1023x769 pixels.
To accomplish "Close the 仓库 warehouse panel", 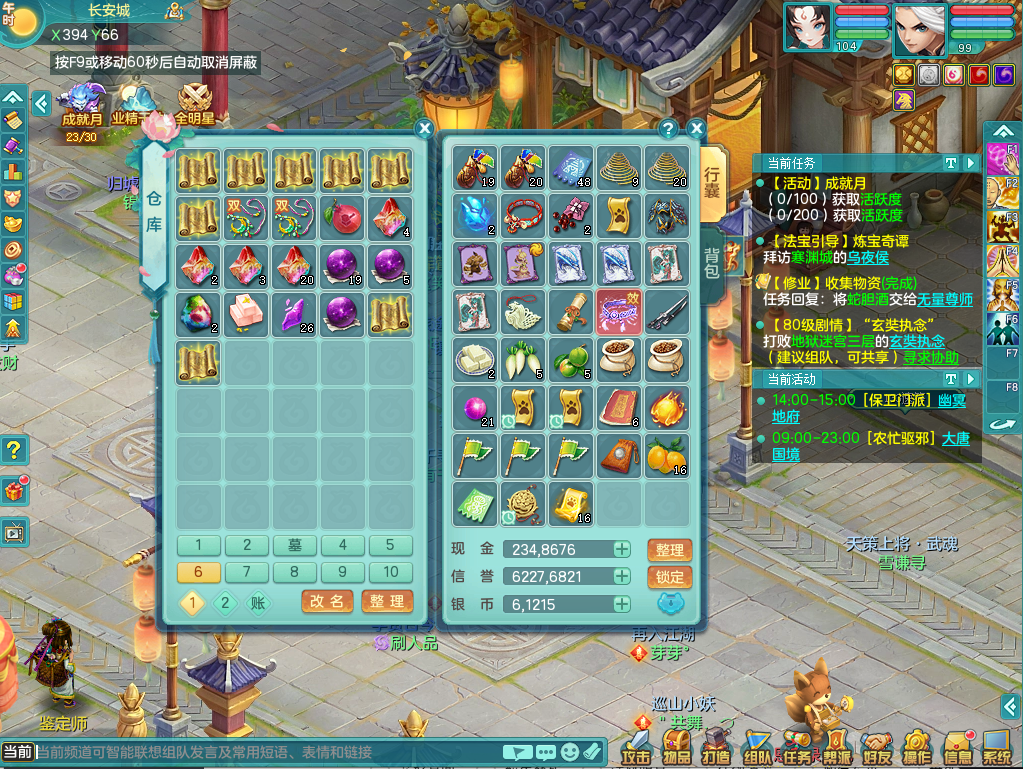I will (424, 129).
